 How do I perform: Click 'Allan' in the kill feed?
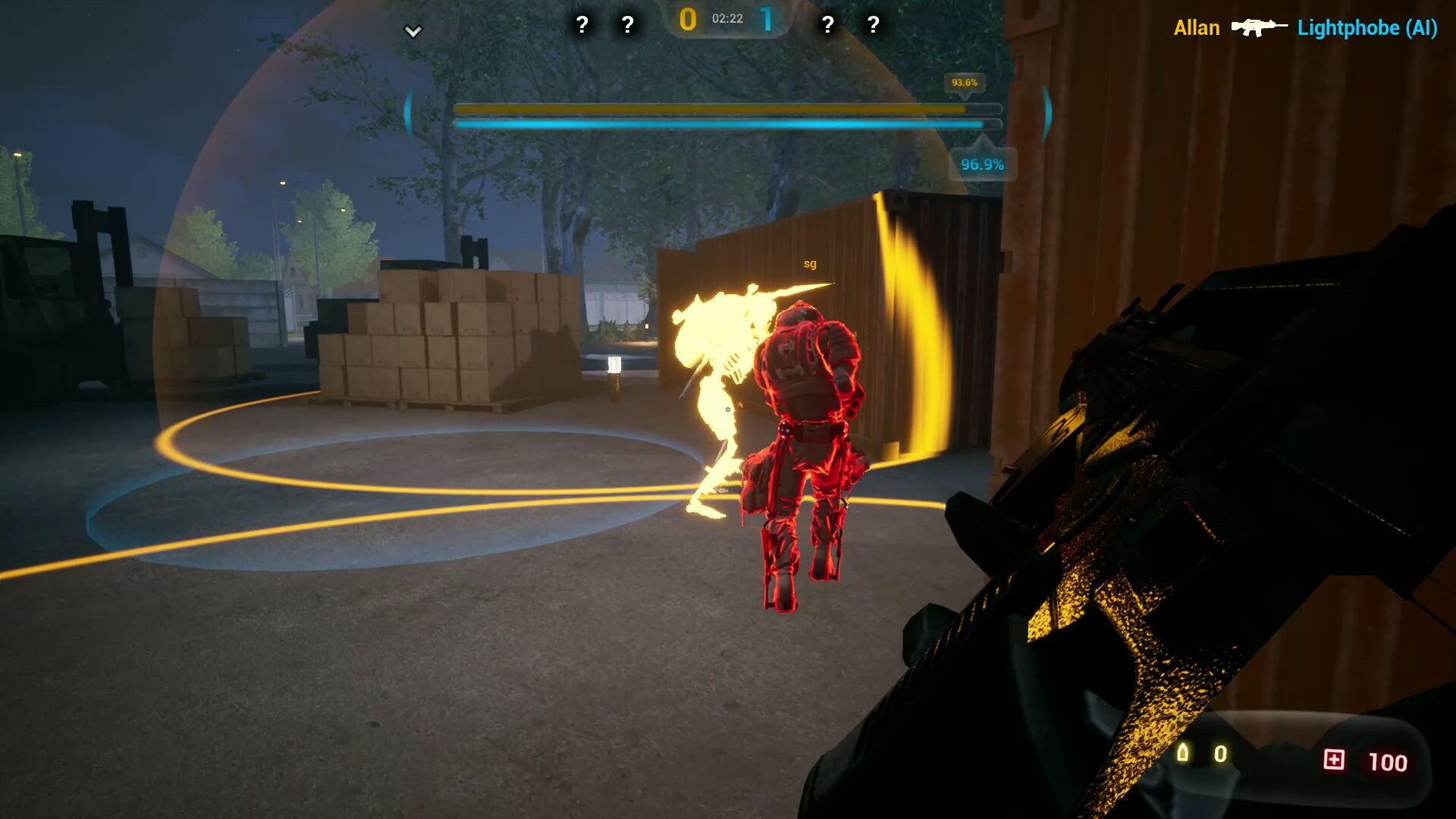coord(1197,29)
